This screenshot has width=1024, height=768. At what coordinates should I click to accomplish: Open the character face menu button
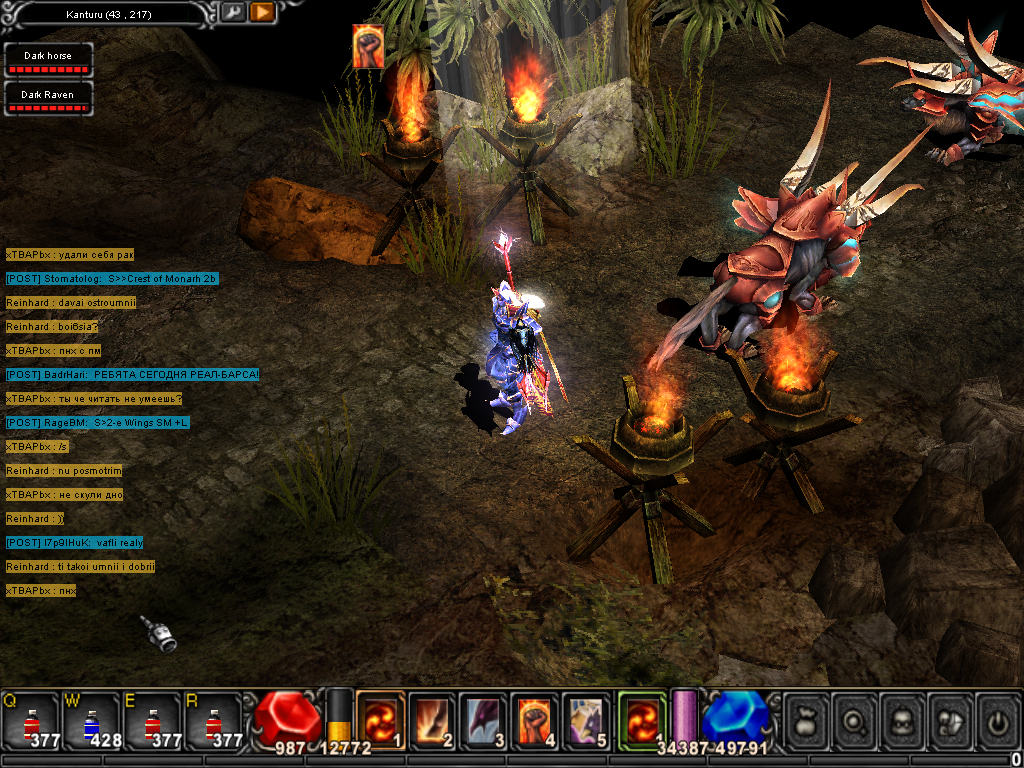[903, 720]
